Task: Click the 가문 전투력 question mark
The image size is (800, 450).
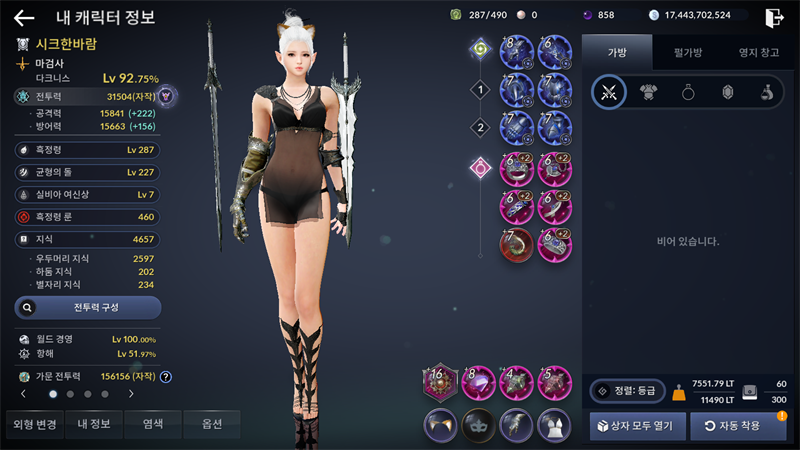Action: 166,377
